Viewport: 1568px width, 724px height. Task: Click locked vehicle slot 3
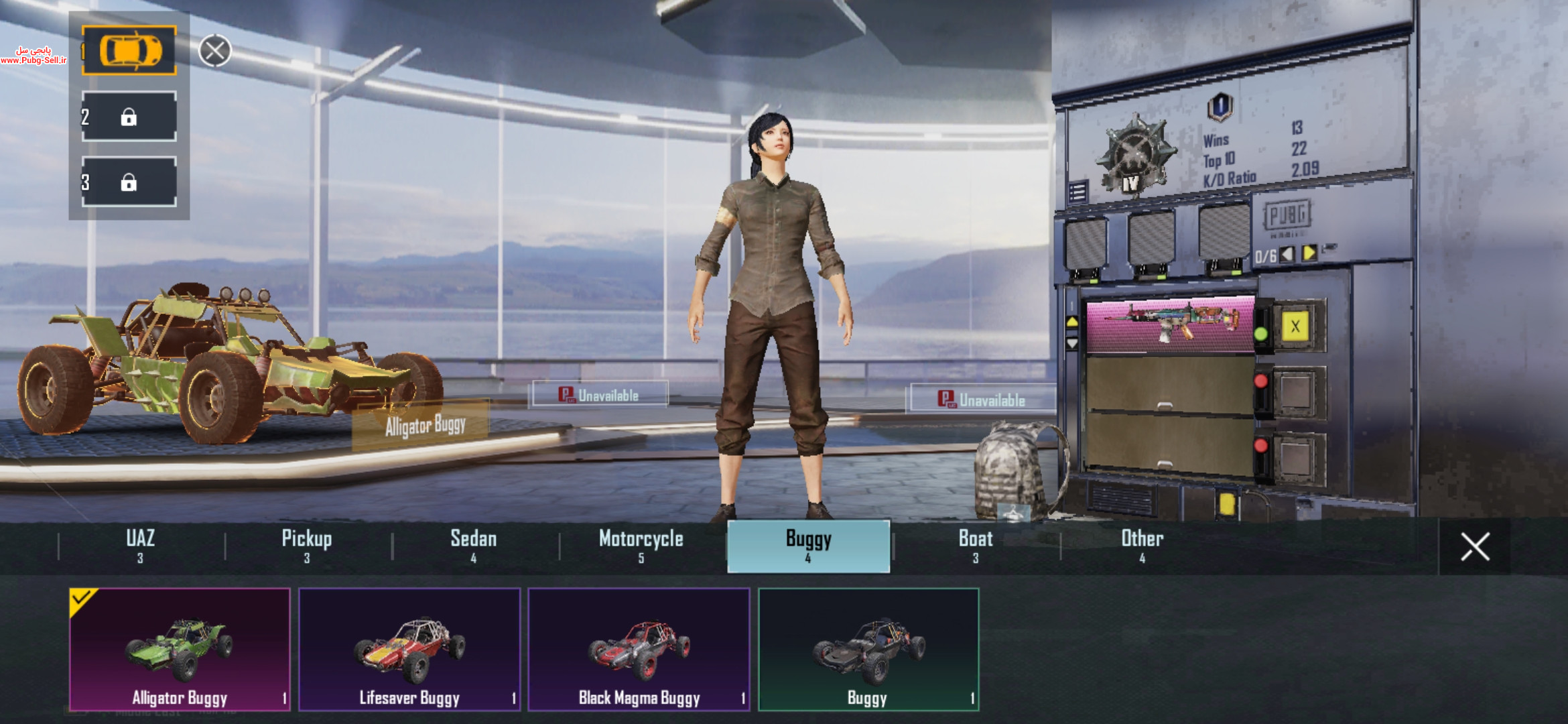(x=129, y=182)
